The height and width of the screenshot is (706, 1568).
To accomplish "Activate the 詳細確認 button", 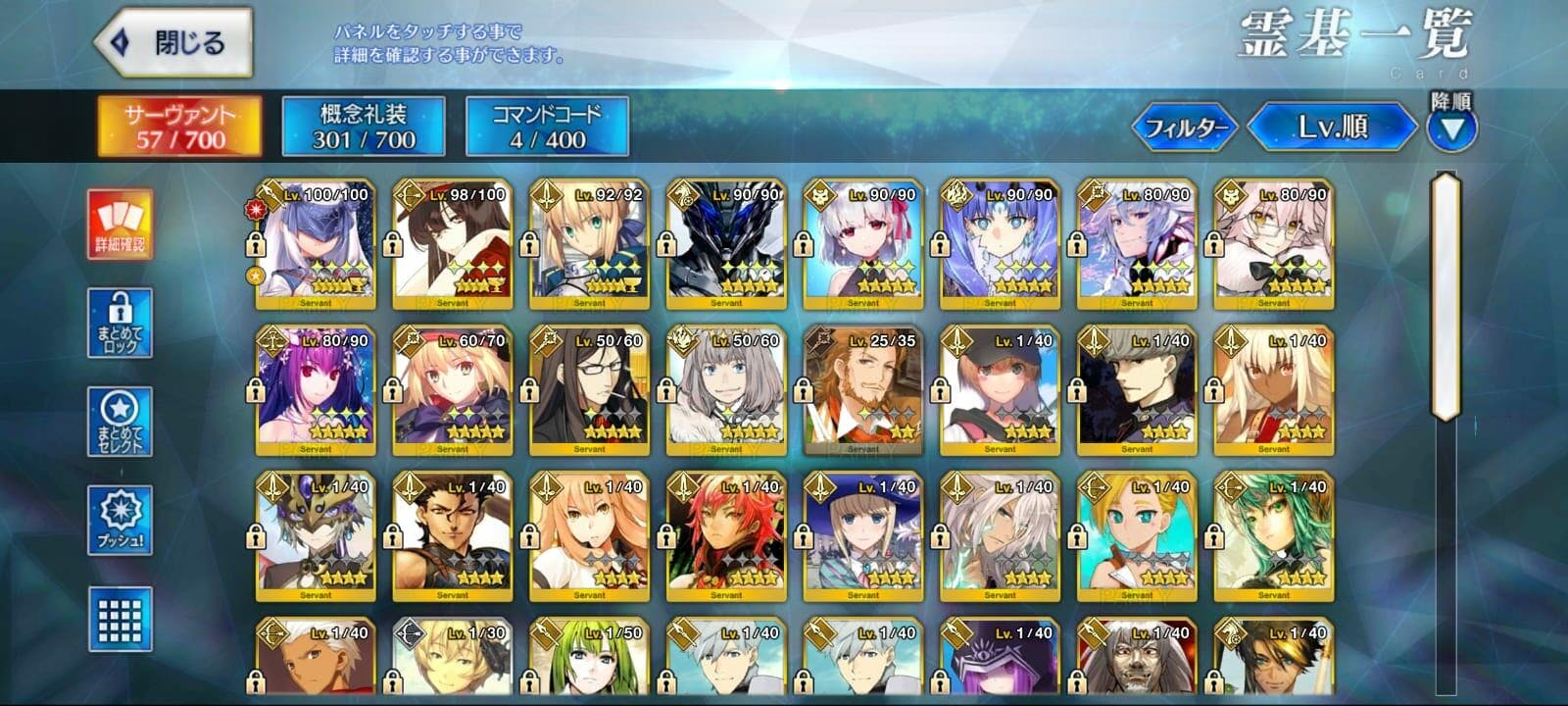I will [x=120, y=226].
